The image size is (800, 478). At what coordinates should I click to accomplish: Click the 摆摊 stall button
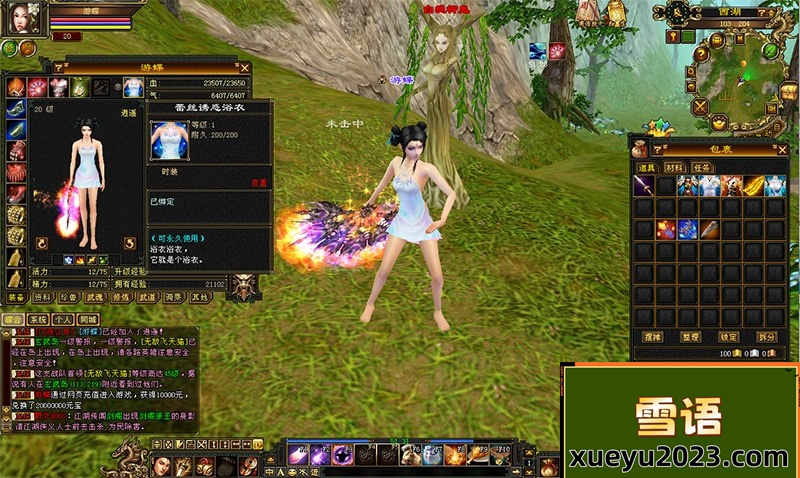coord(653,337)
